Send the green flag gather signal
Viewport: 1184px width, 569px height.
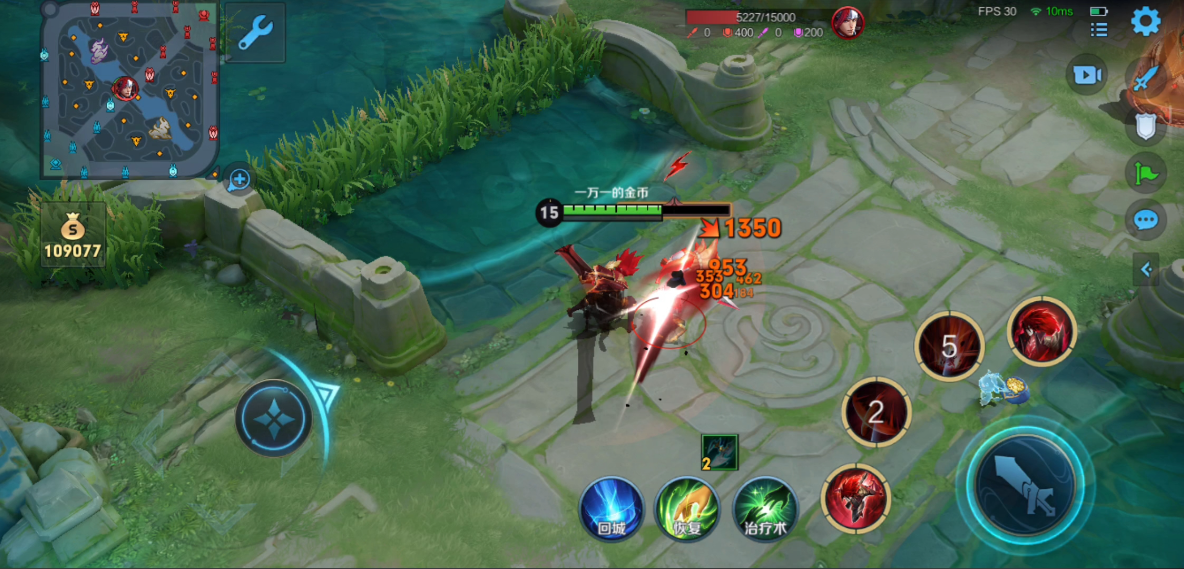coord(1146,173)
